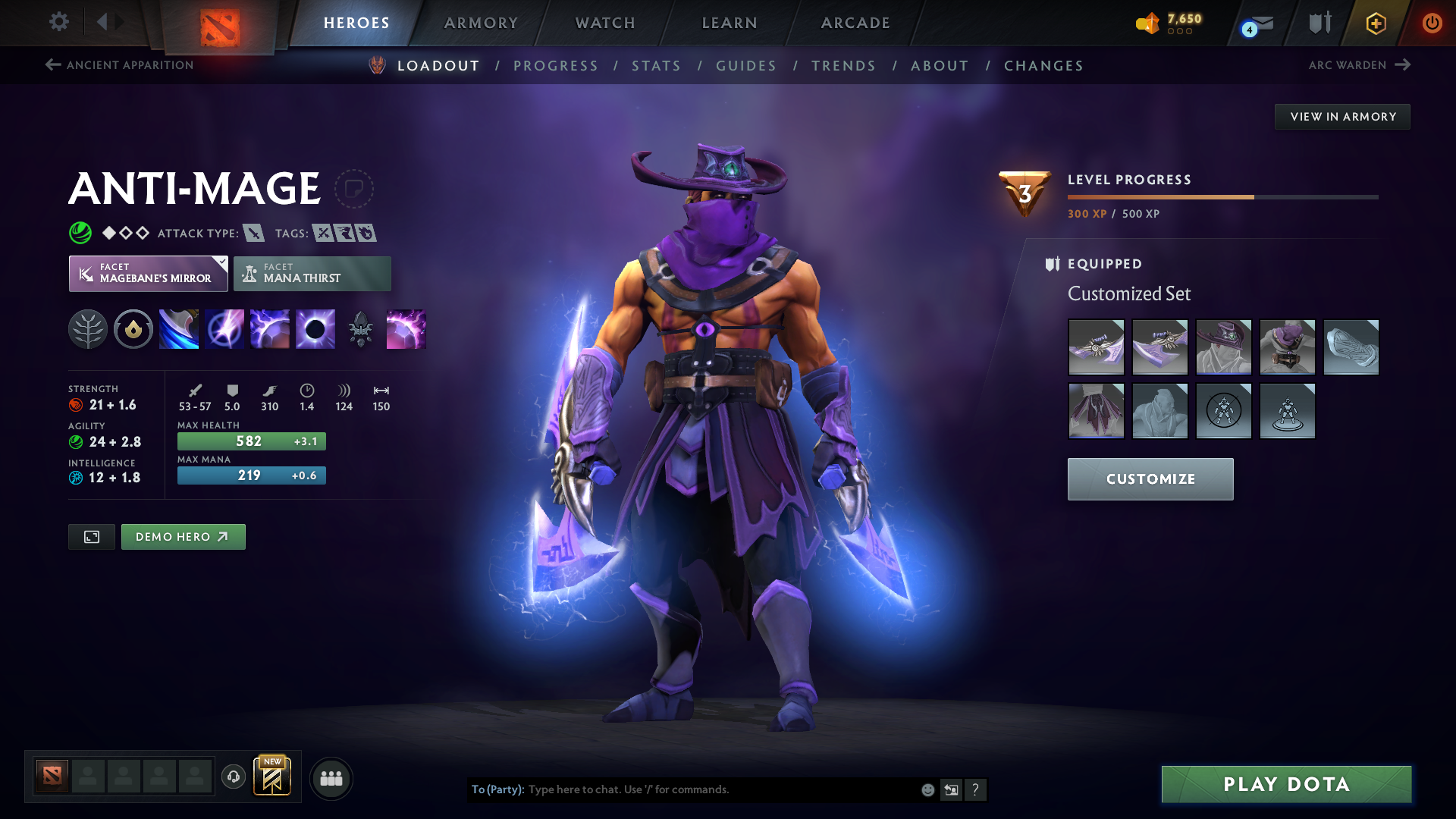This screenshot has width=1456, height=819.
Task: Select the Magebane's Mirror facet
Action: [148, 273]
